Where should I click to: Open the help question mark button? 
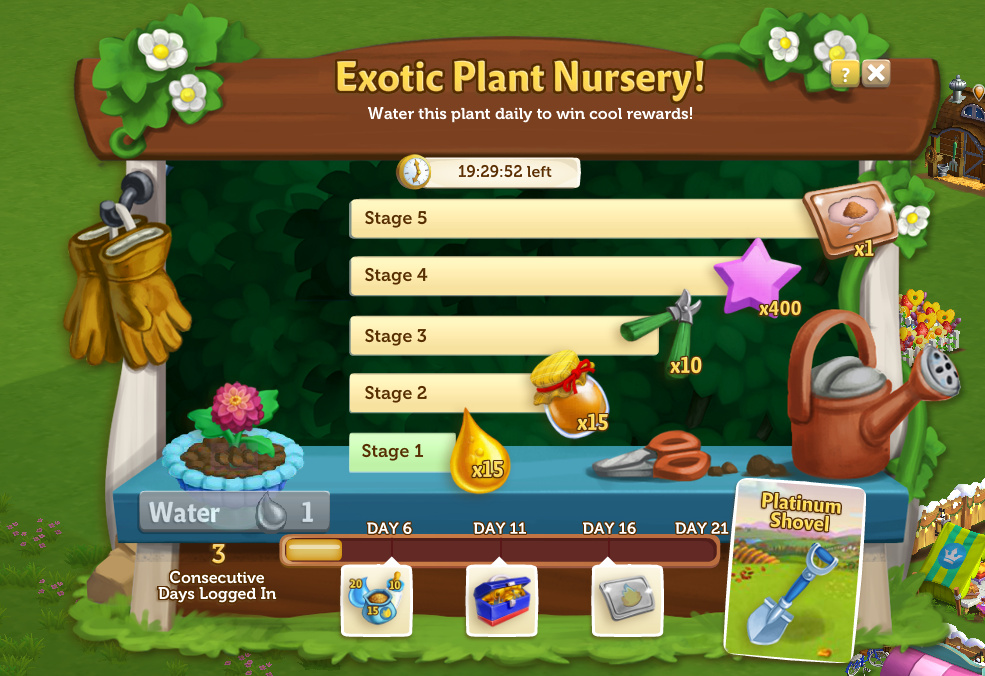click(x=845, y=73)
